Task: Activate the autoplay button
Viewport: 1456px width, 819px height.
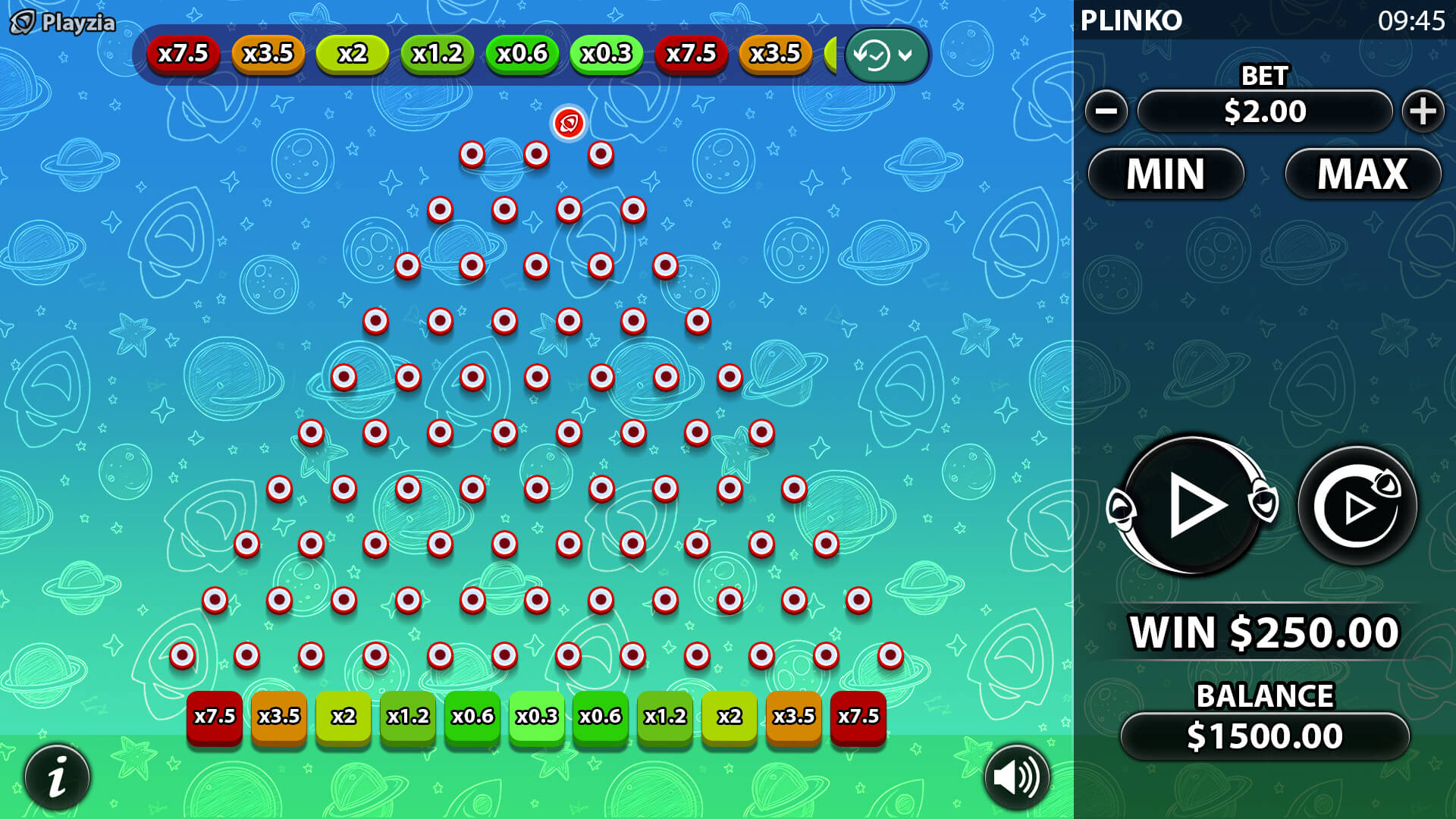Action: click(1357, 506)
